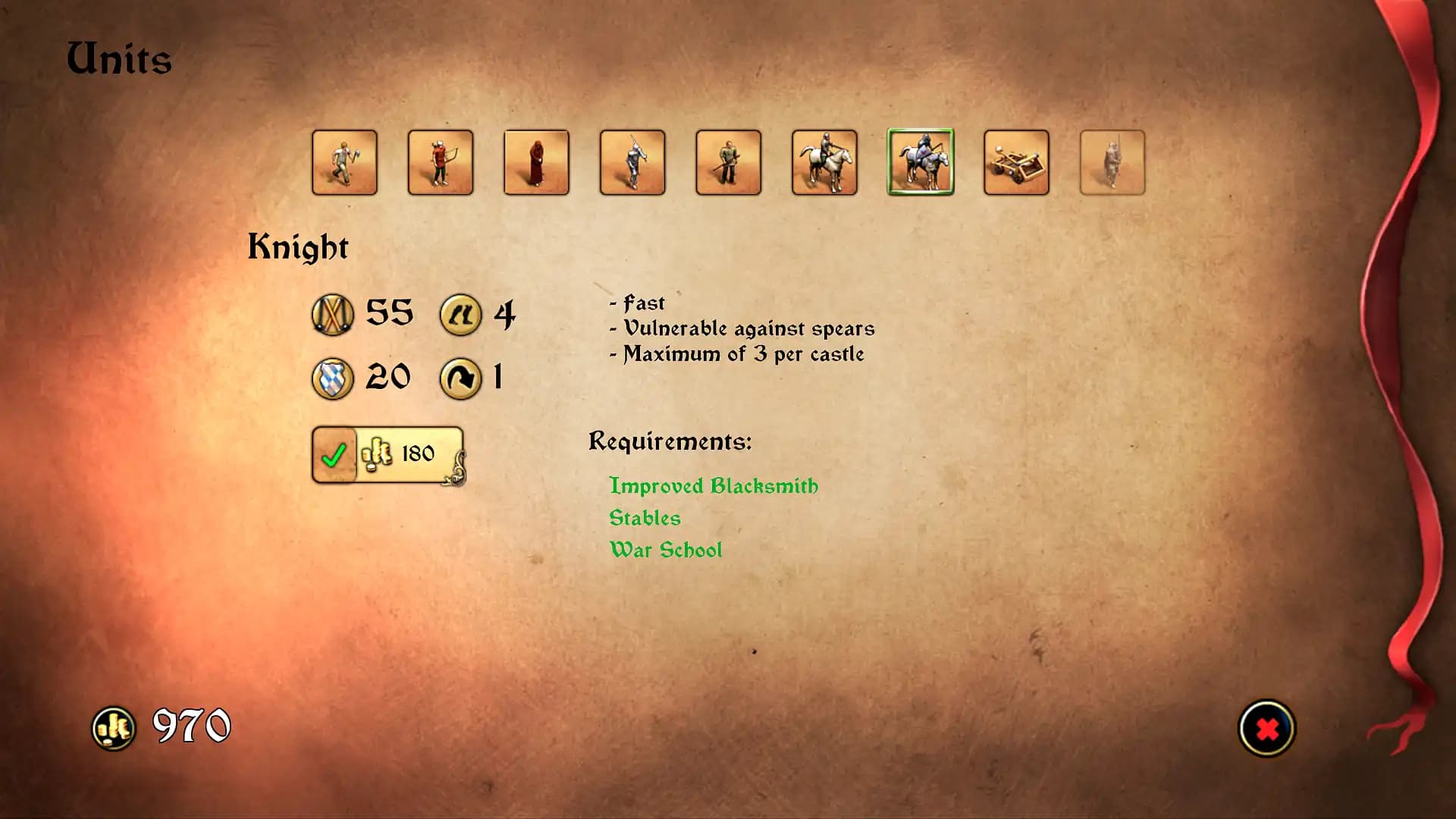Click the crossed swords attack stat icon
This screenshot has height=819, width=1456.
(331, 313)
